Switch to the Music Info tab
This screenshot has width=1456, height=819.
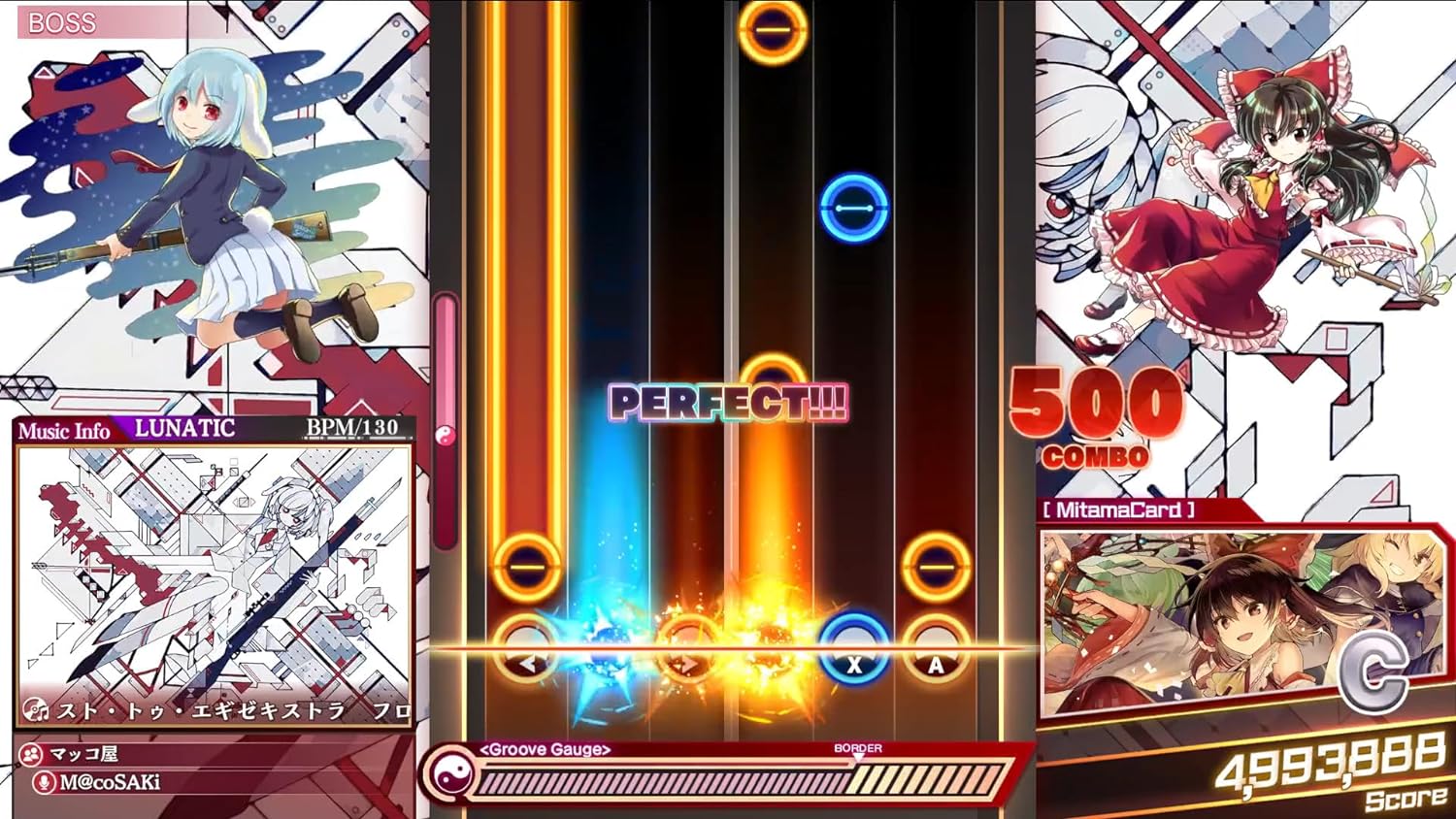[63, 432]
